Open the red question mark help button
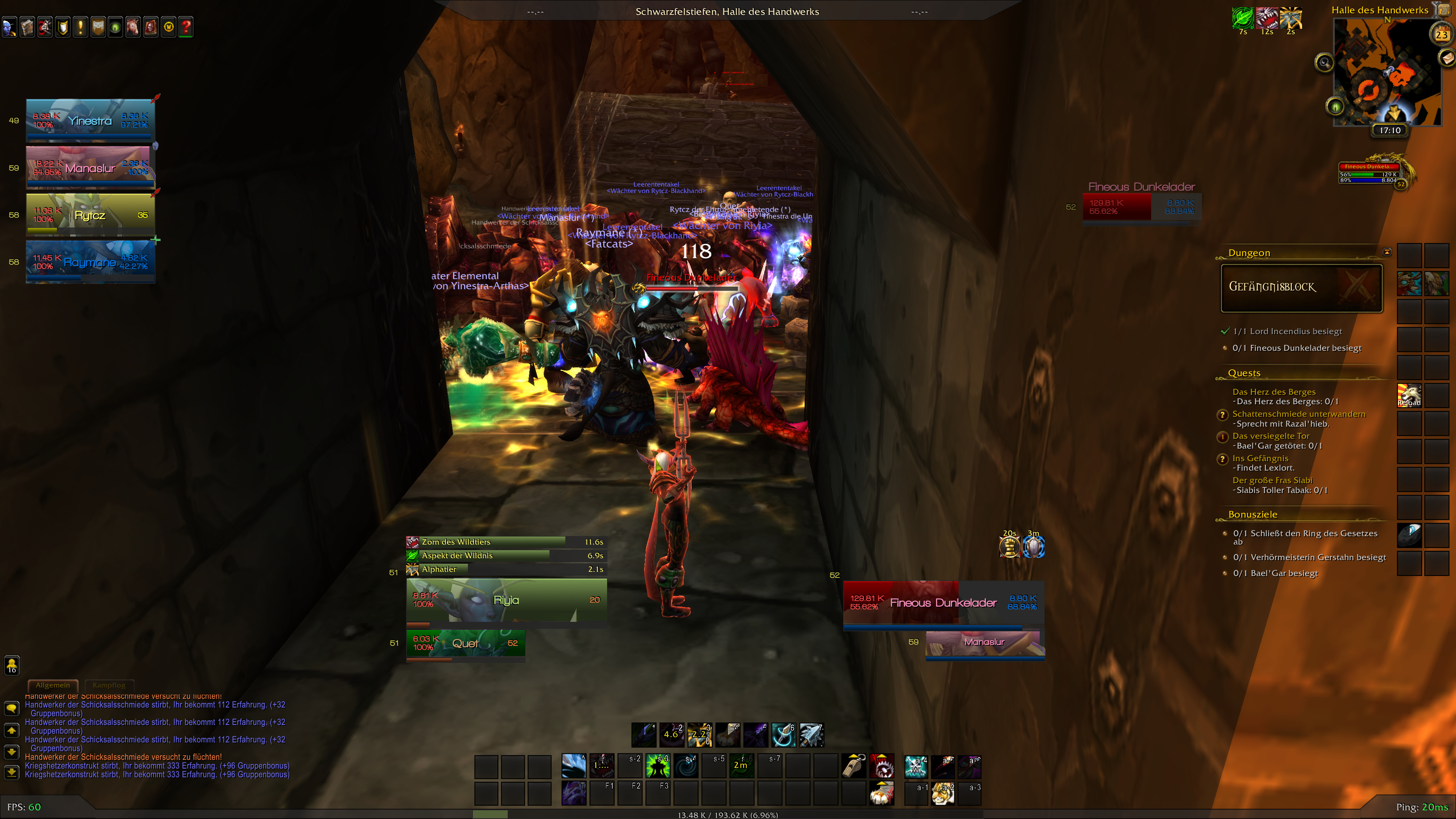Viewport: 1456px width, 819px height. click(x=186, y=27)
